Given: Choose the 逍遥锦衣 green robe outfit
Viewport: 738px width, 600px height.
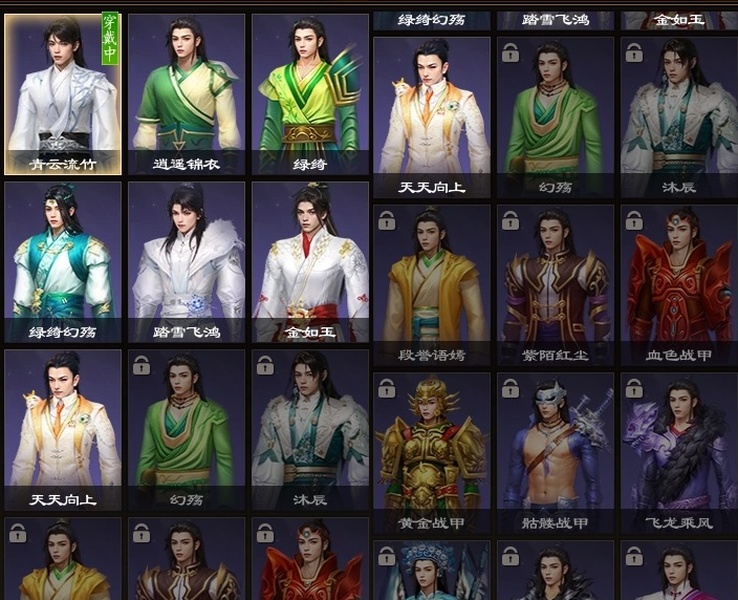Looking at the screenshot, I should [x=186, y=94].
